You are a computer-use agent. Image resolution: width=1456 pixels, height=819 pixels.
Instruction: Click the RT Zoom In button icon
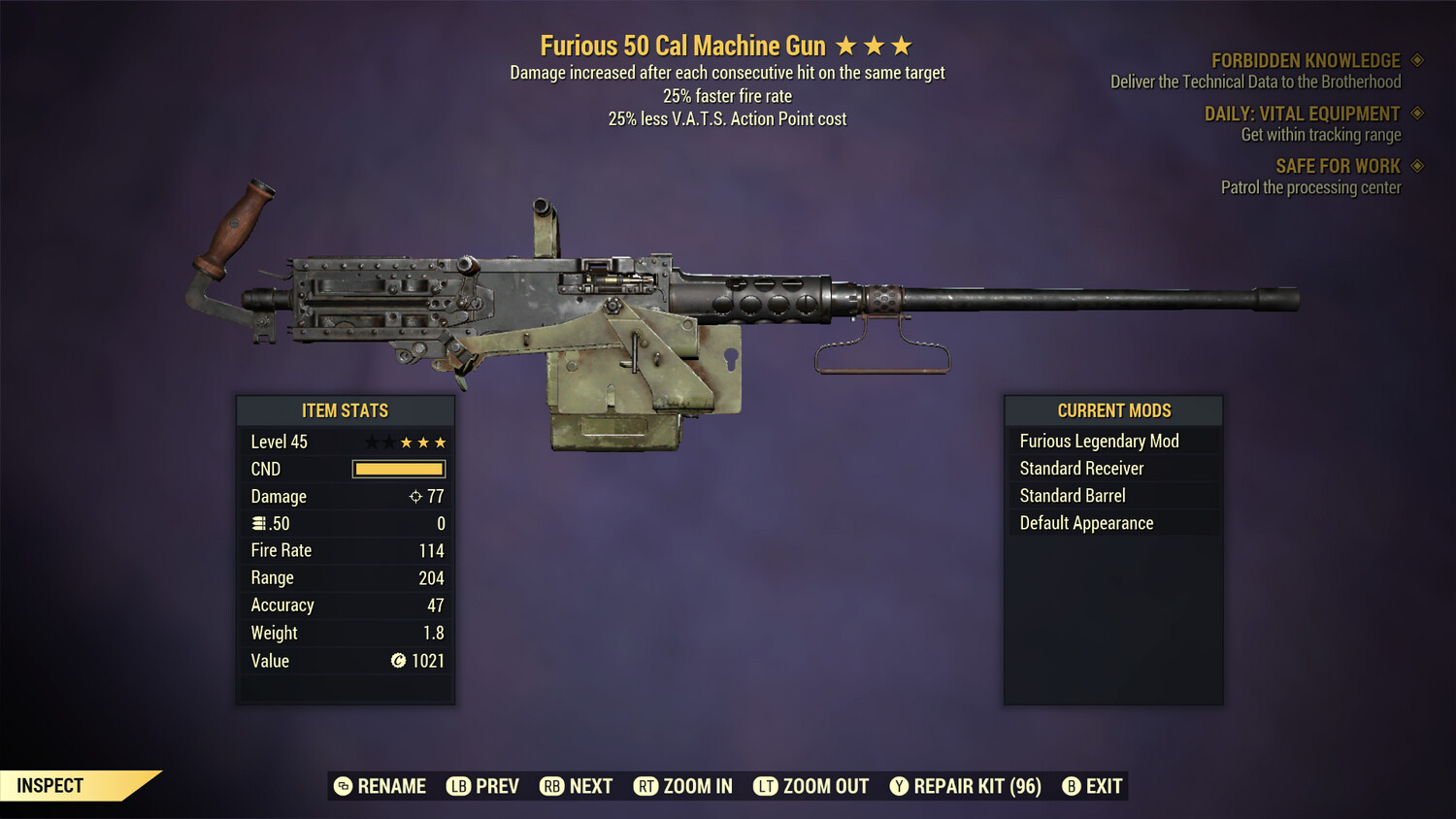tap(646, 786)
